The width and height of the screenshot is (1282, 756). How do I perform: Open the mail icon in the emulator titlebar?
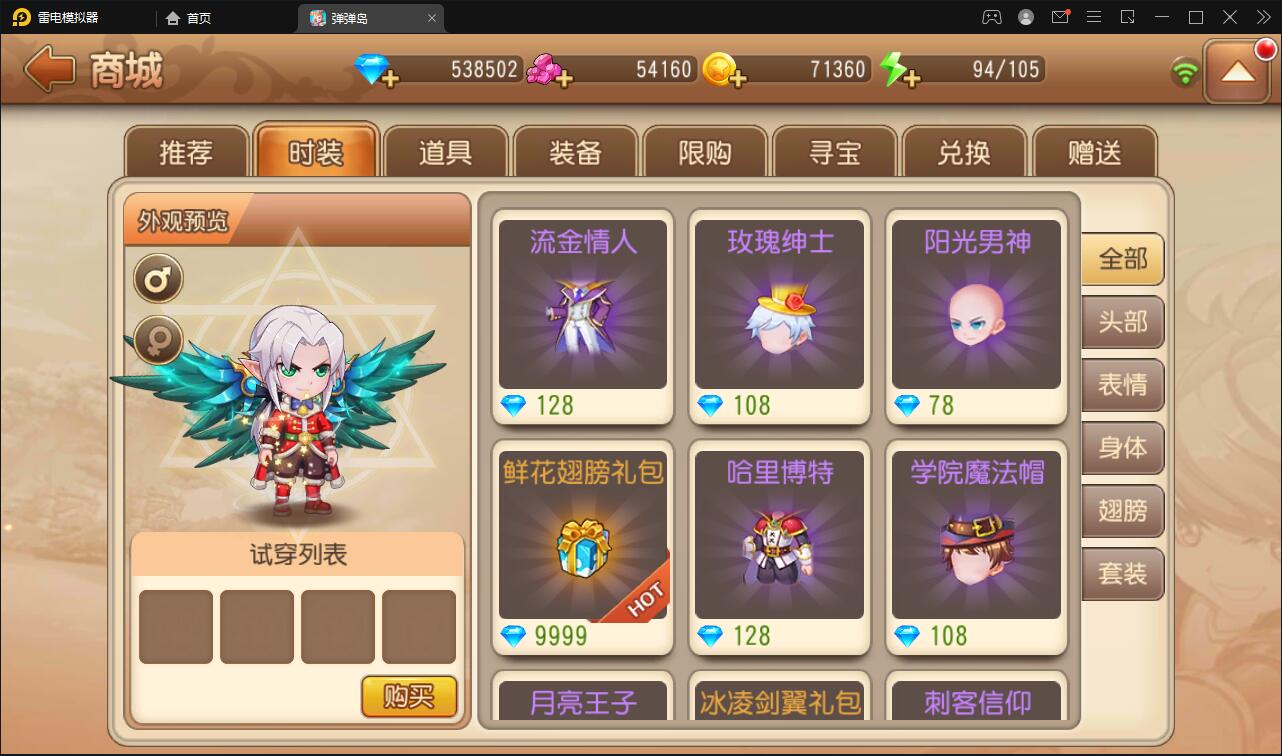[1061, 17]
